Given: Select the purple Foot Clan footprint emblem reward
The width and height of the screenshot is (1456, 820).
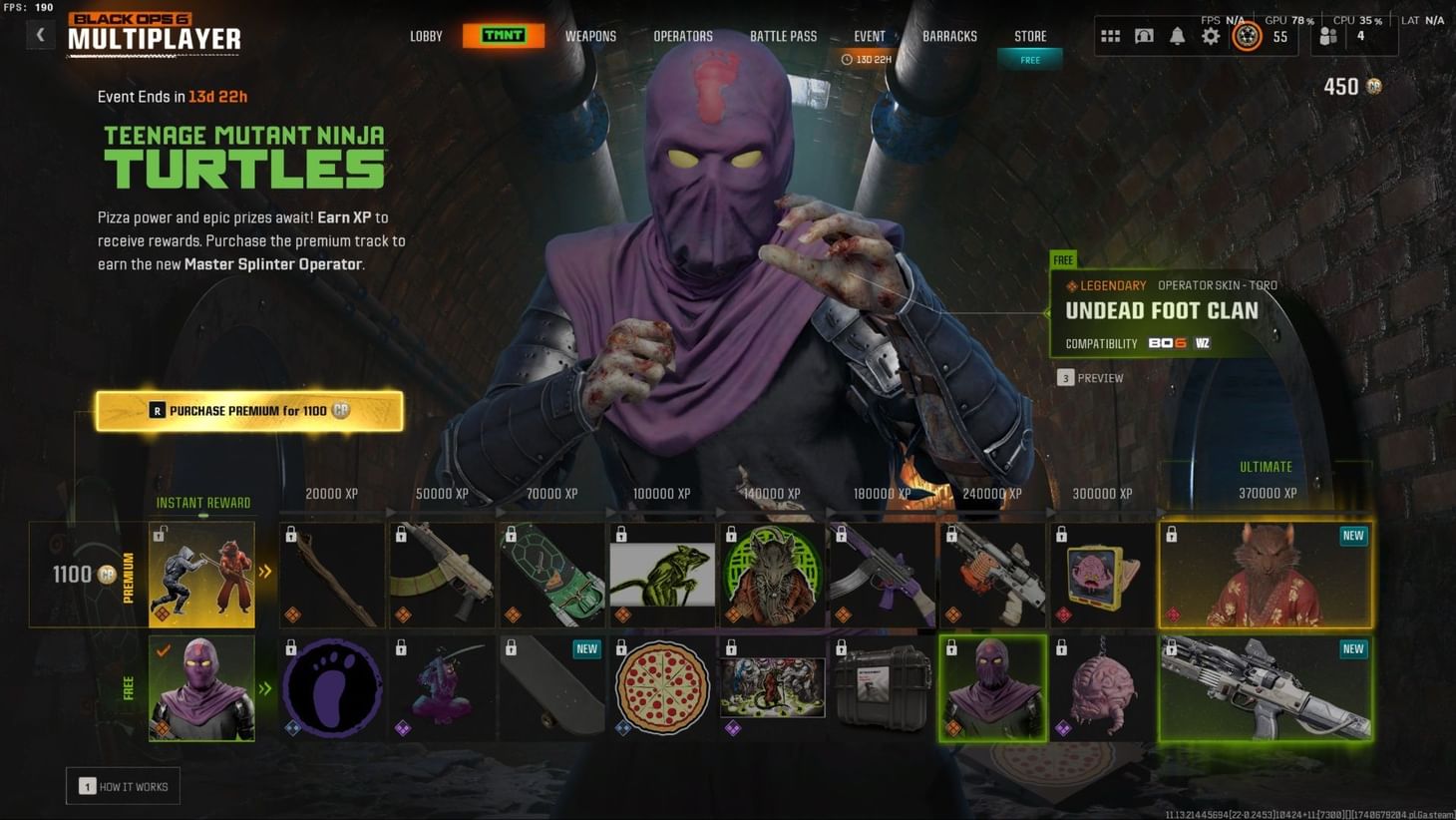Looking at the screenshot, I should pyautogui.click(x=330, y=686).
